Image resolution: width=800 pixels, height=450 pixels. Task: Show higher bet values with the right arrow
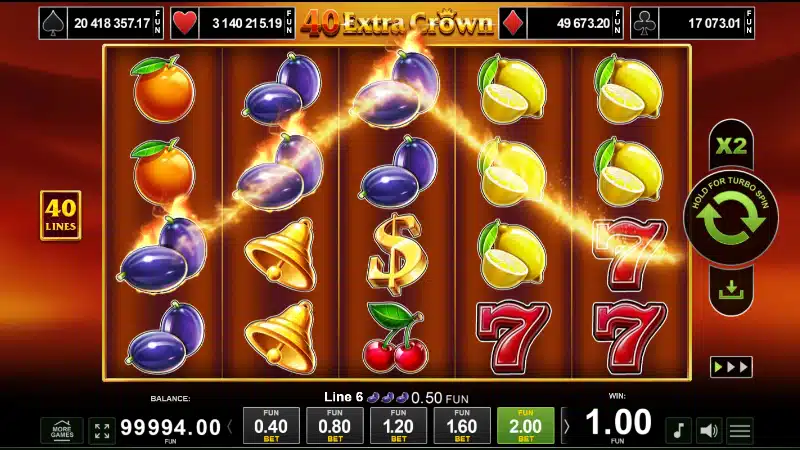point(566,427)
